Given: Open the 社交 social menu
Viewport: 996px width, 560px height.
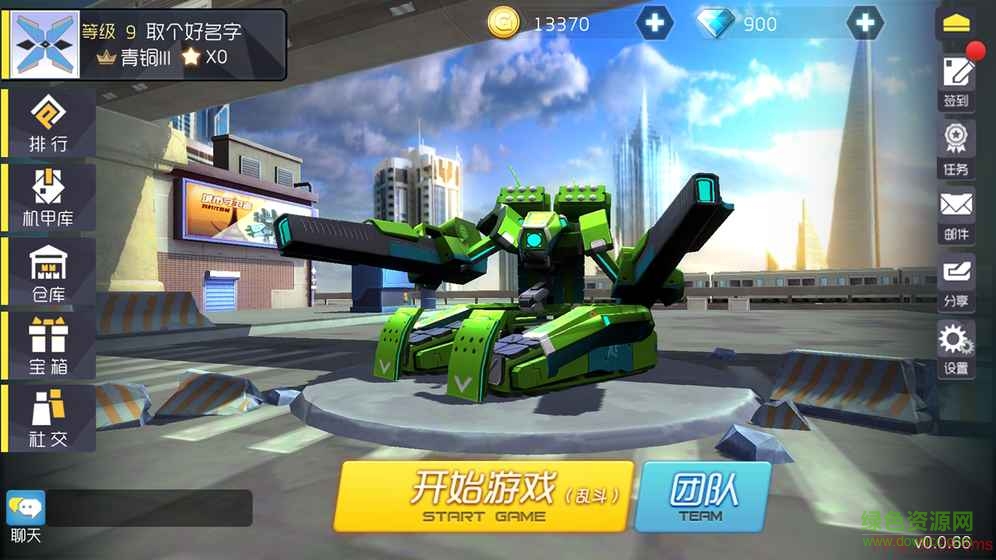Looking at the screenshot, I should (49, 418).
